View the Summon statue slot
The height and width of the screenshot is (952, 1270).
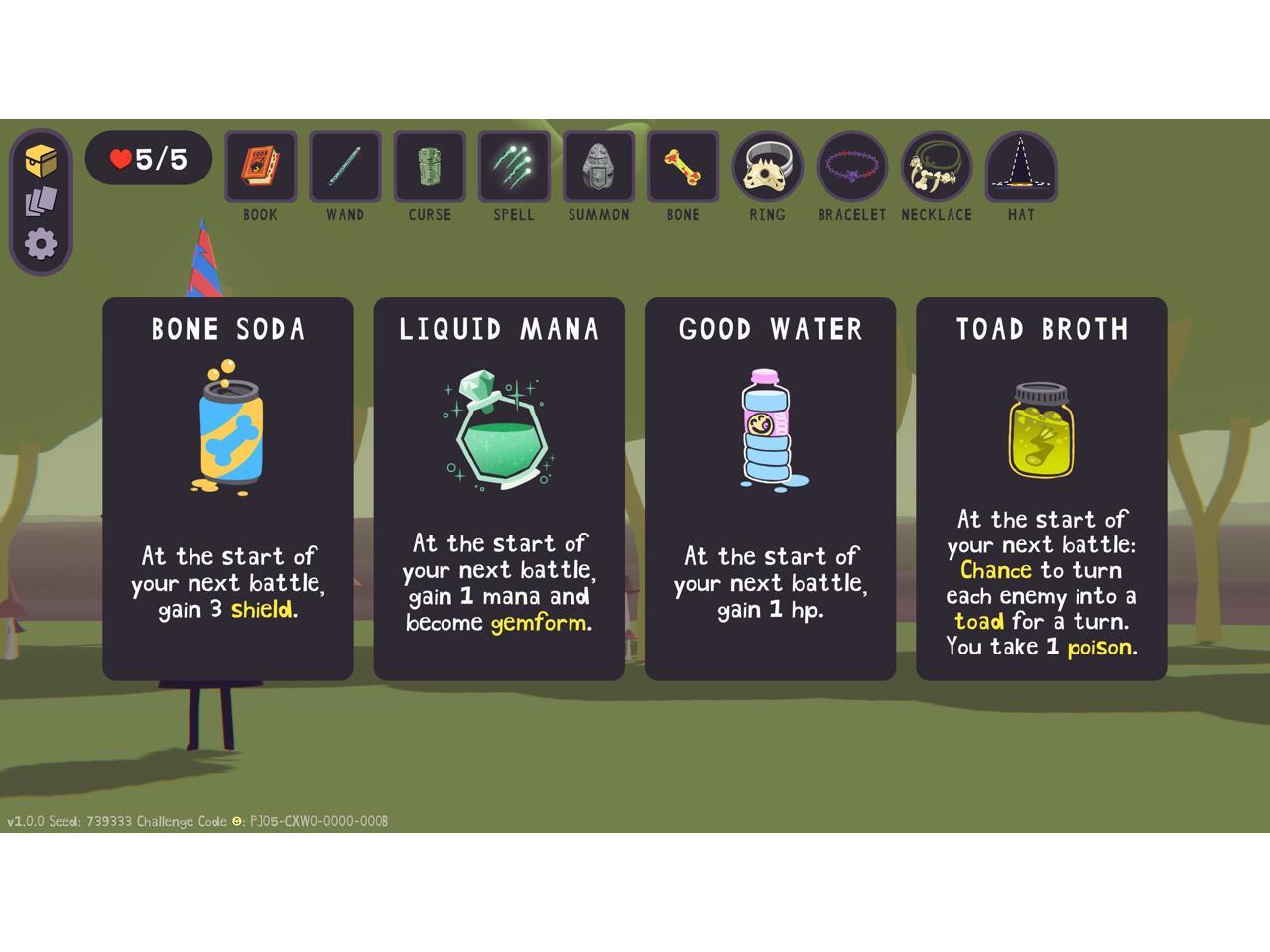click(598, 166)
